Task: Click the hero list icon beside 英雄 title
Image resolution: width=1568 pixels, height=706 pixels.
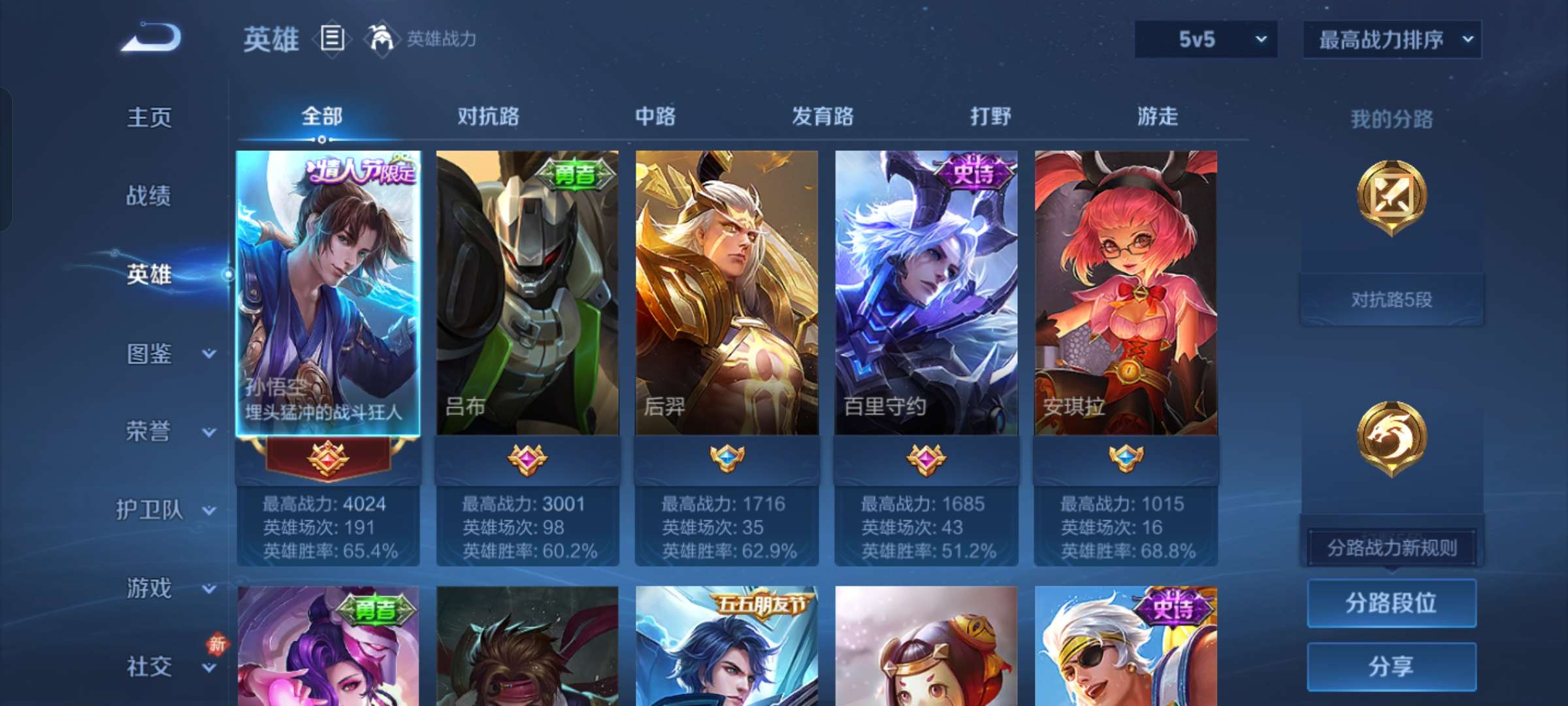Action: click(332, 39)
